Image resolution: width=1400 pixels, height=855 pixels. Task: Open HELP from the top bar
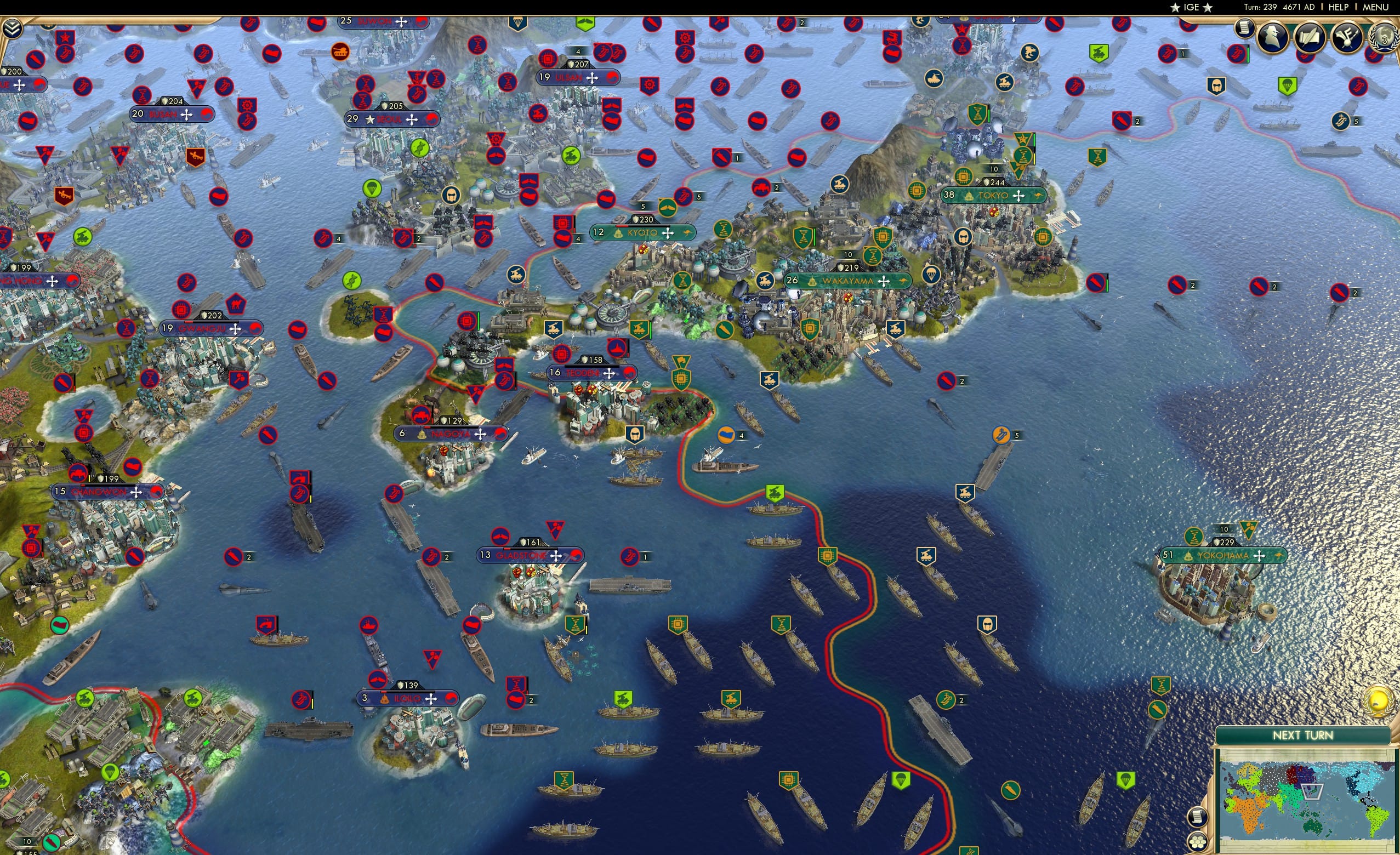pyautogui.click(x=1339, y=7)
